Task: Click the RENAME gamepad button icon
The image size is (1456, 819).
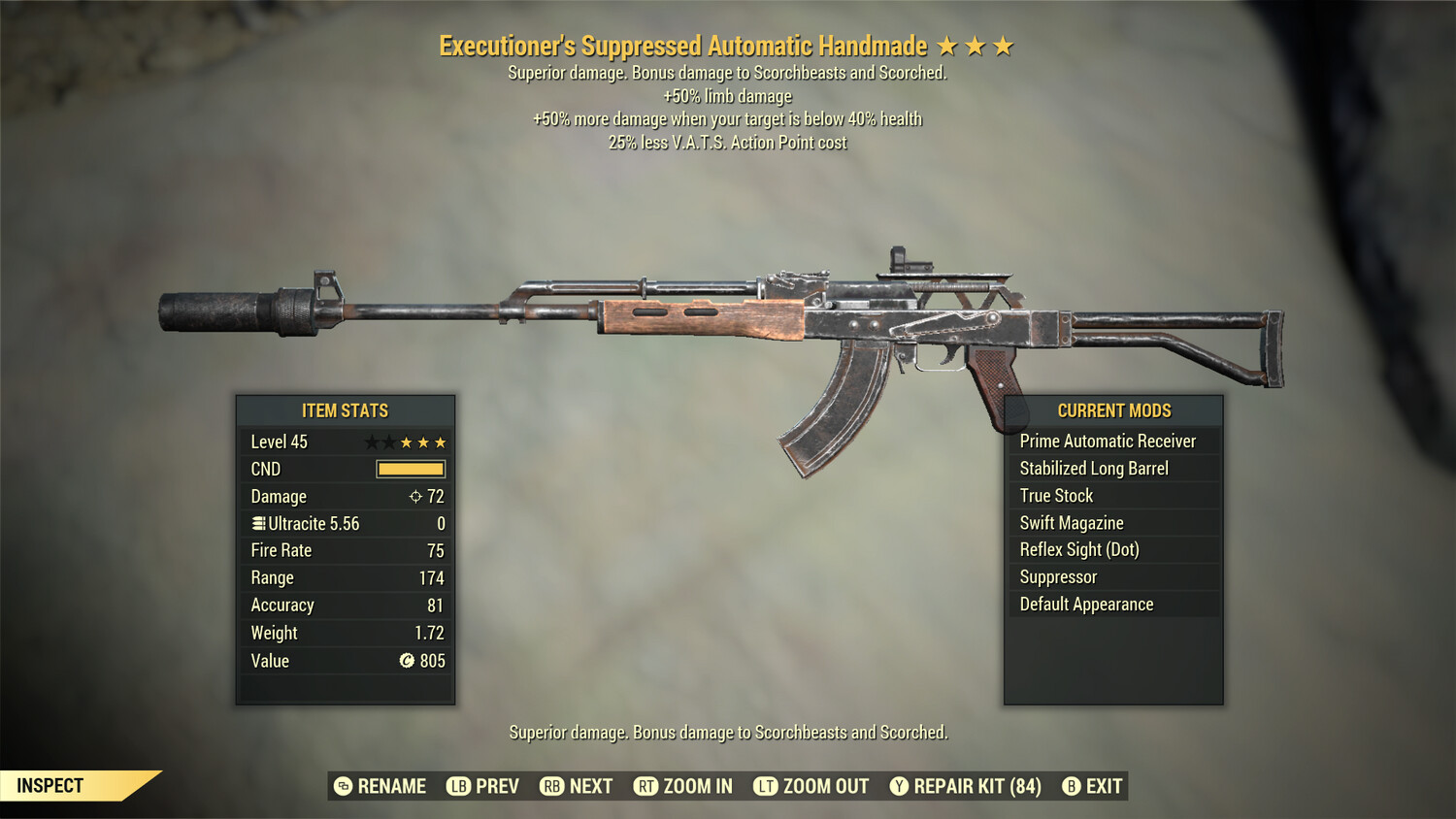Action: [x=342, y=786]
